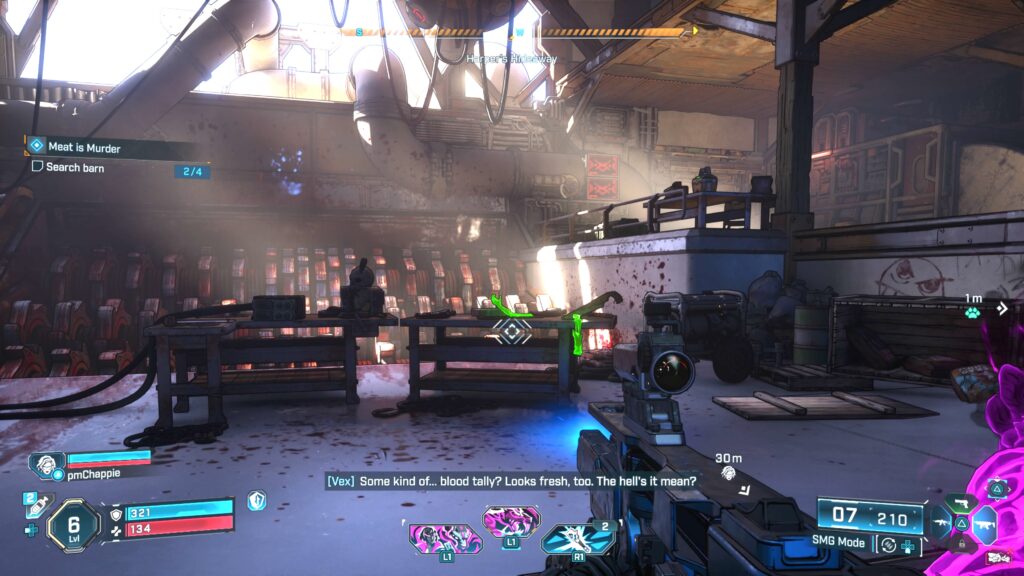This screenshot has height=576, width=1024.
Task: Select the pistol slot in weapon wheel
Action: 963,502
